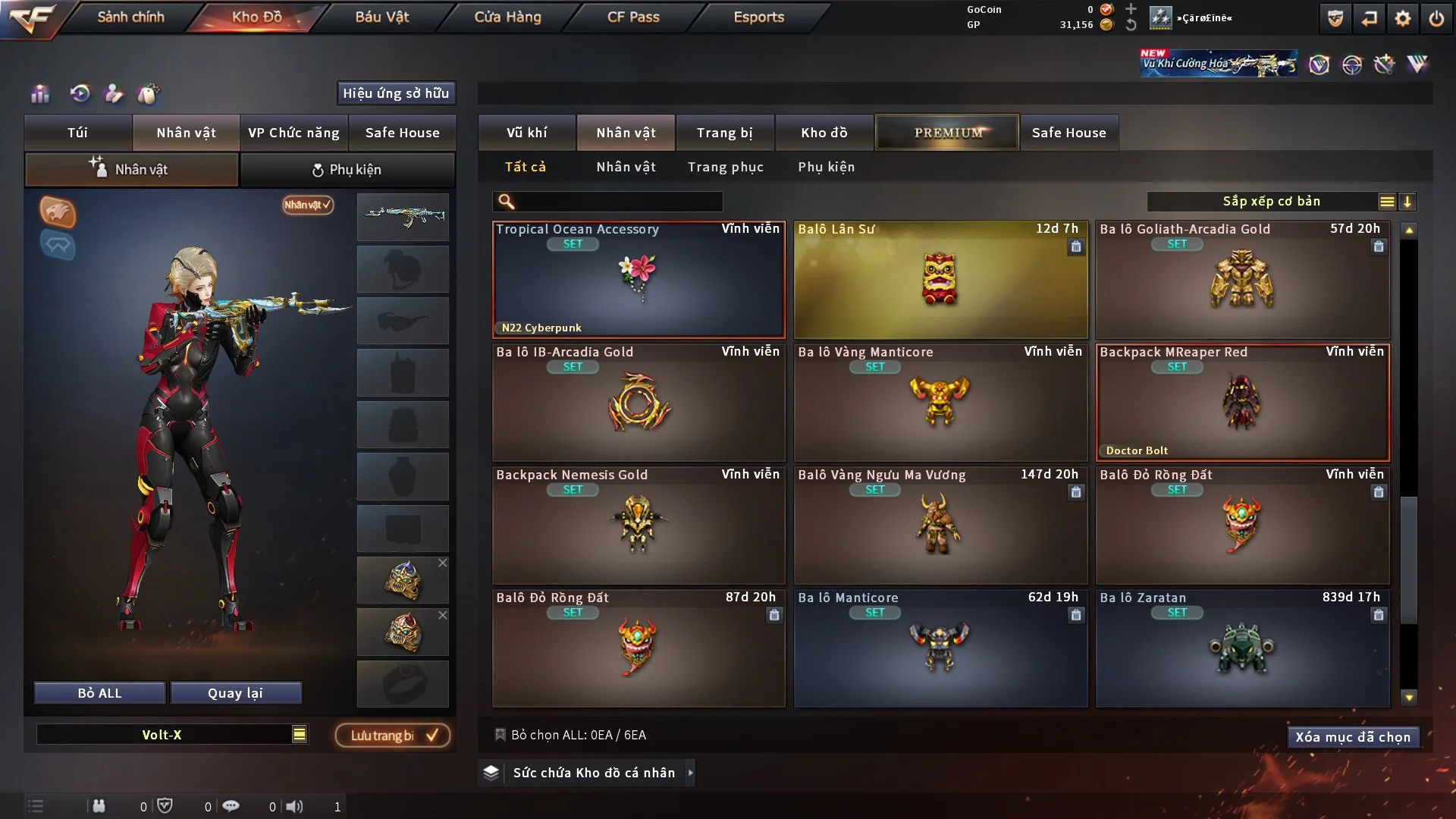The width and height of the screenshot is (1456, 819).
Task: Select the Balô Lân Sư backpack item
Action: (x=940, y=280)
